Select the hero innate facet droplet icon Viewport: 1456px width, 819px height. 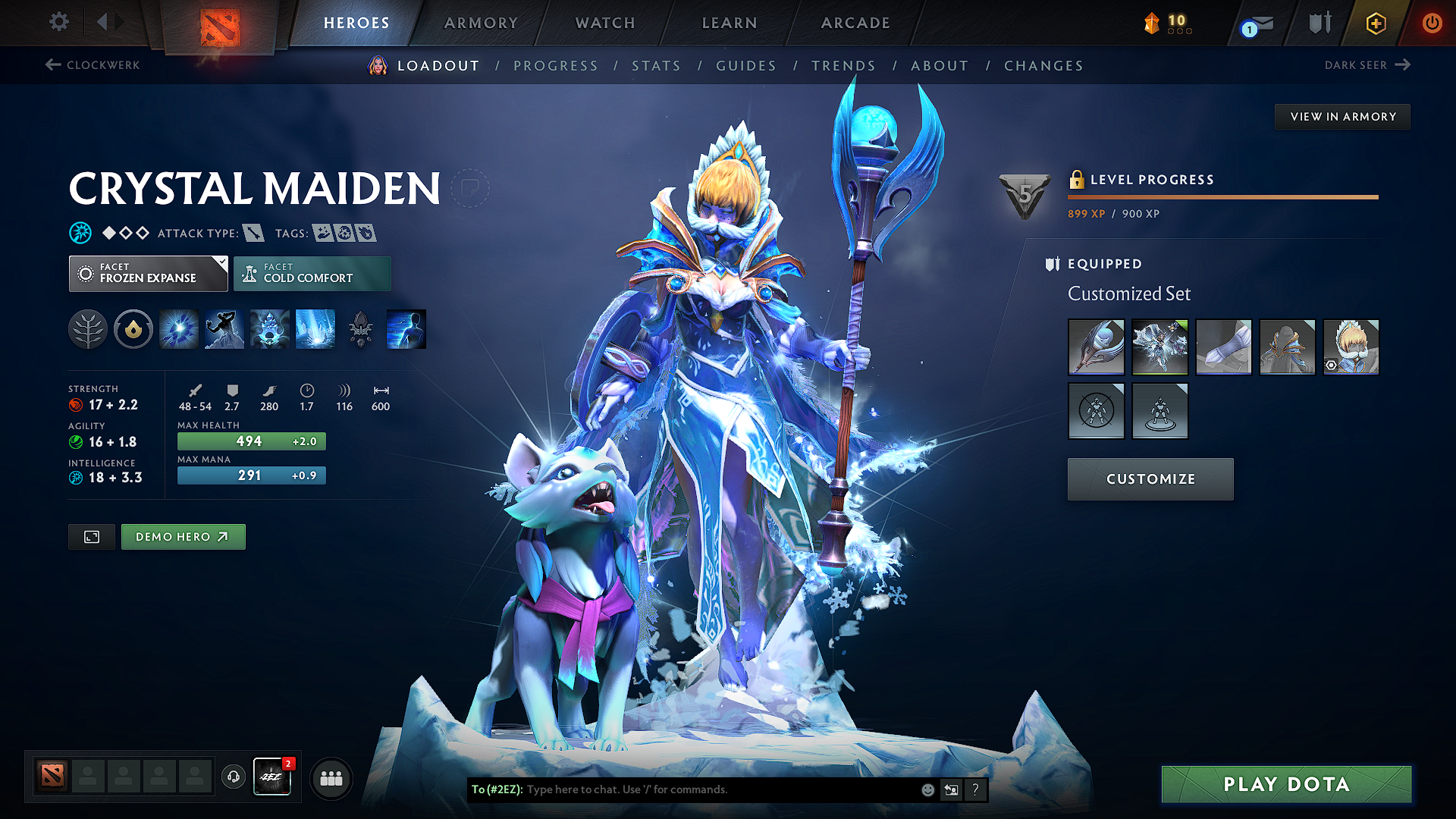click(x=133, y=328)
